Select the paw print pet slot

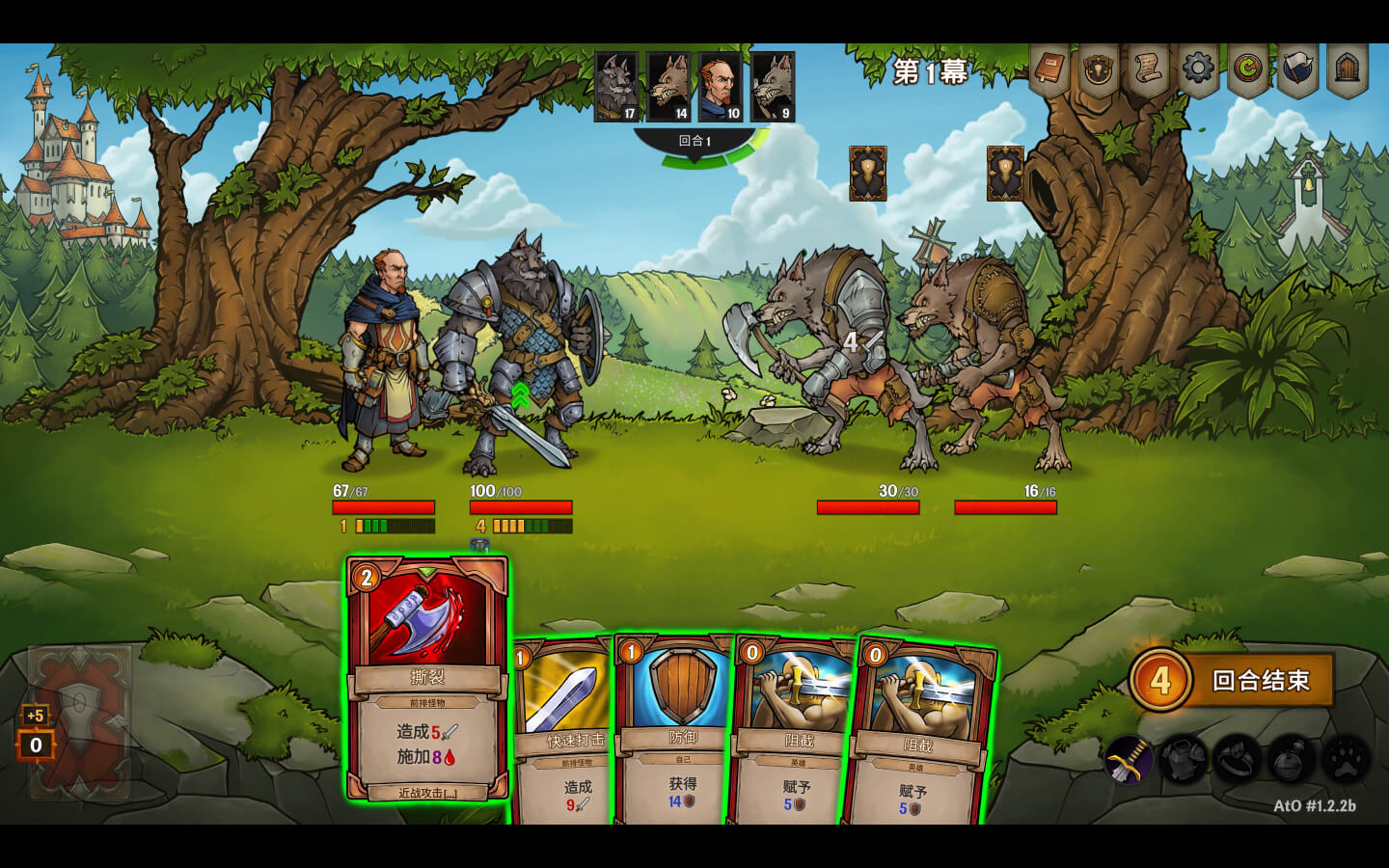point(1347,760)
